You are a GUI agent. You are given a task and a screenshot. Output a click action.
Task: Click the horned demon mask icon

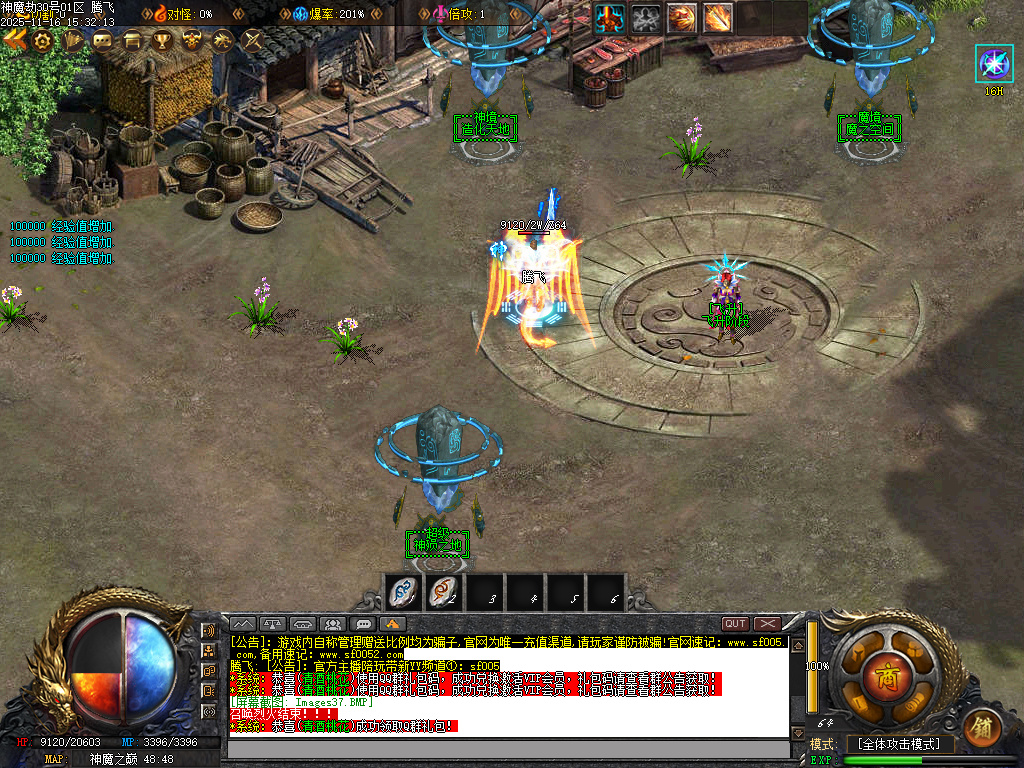click(191, 41)
